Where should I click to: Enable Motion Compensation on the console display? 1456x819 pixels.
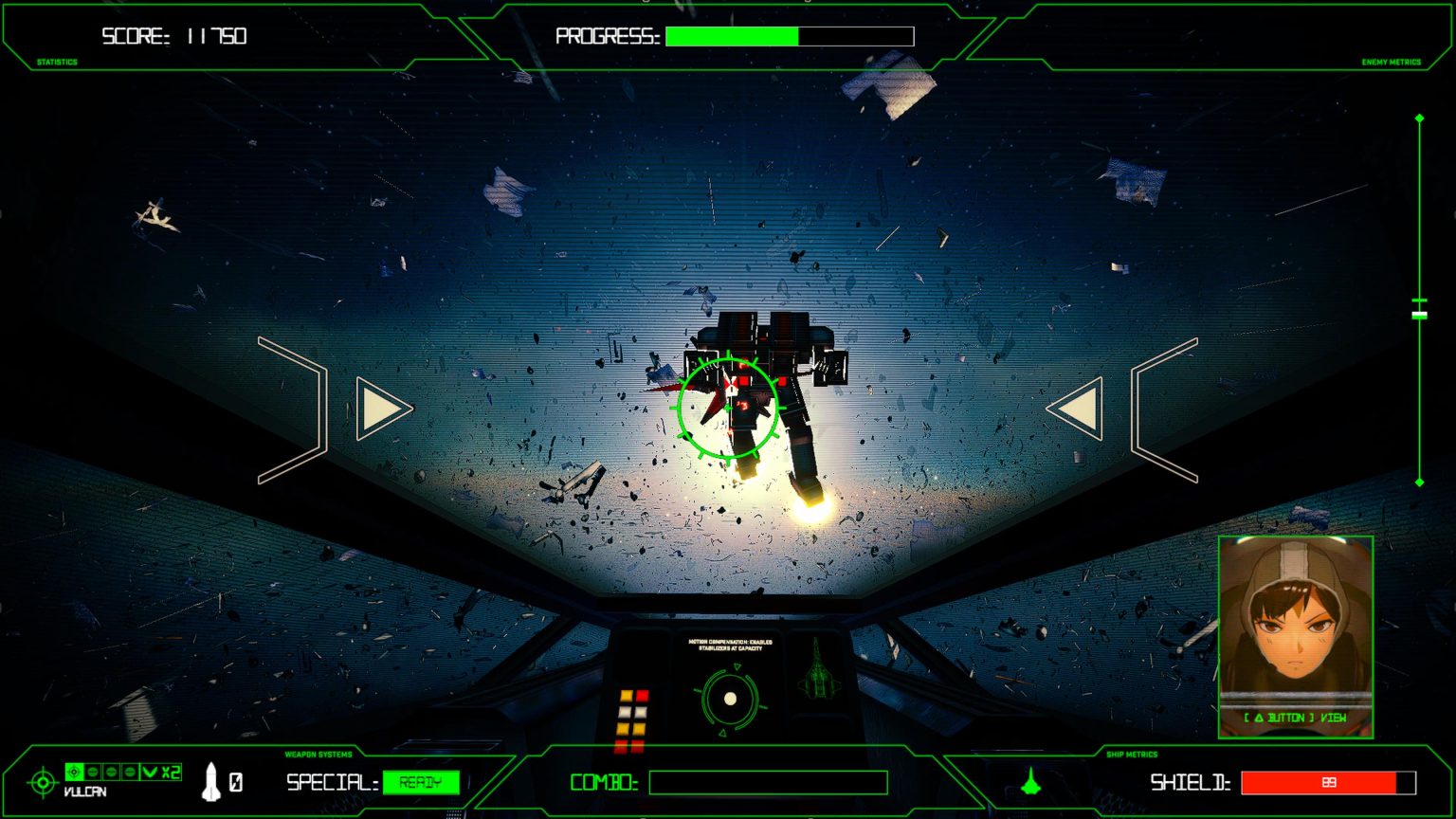click(x=730, y=646)
